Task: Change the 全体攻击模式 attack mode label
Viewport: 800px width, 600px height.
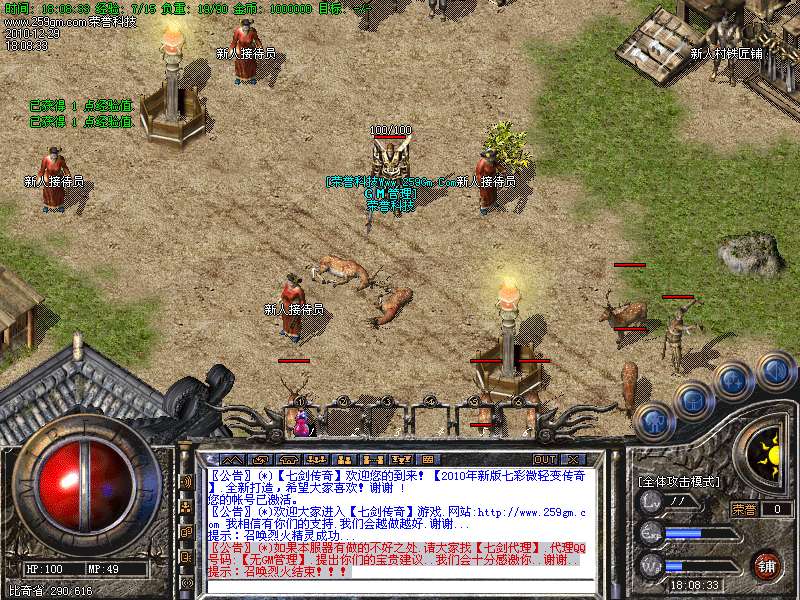Action: (678, 481)
